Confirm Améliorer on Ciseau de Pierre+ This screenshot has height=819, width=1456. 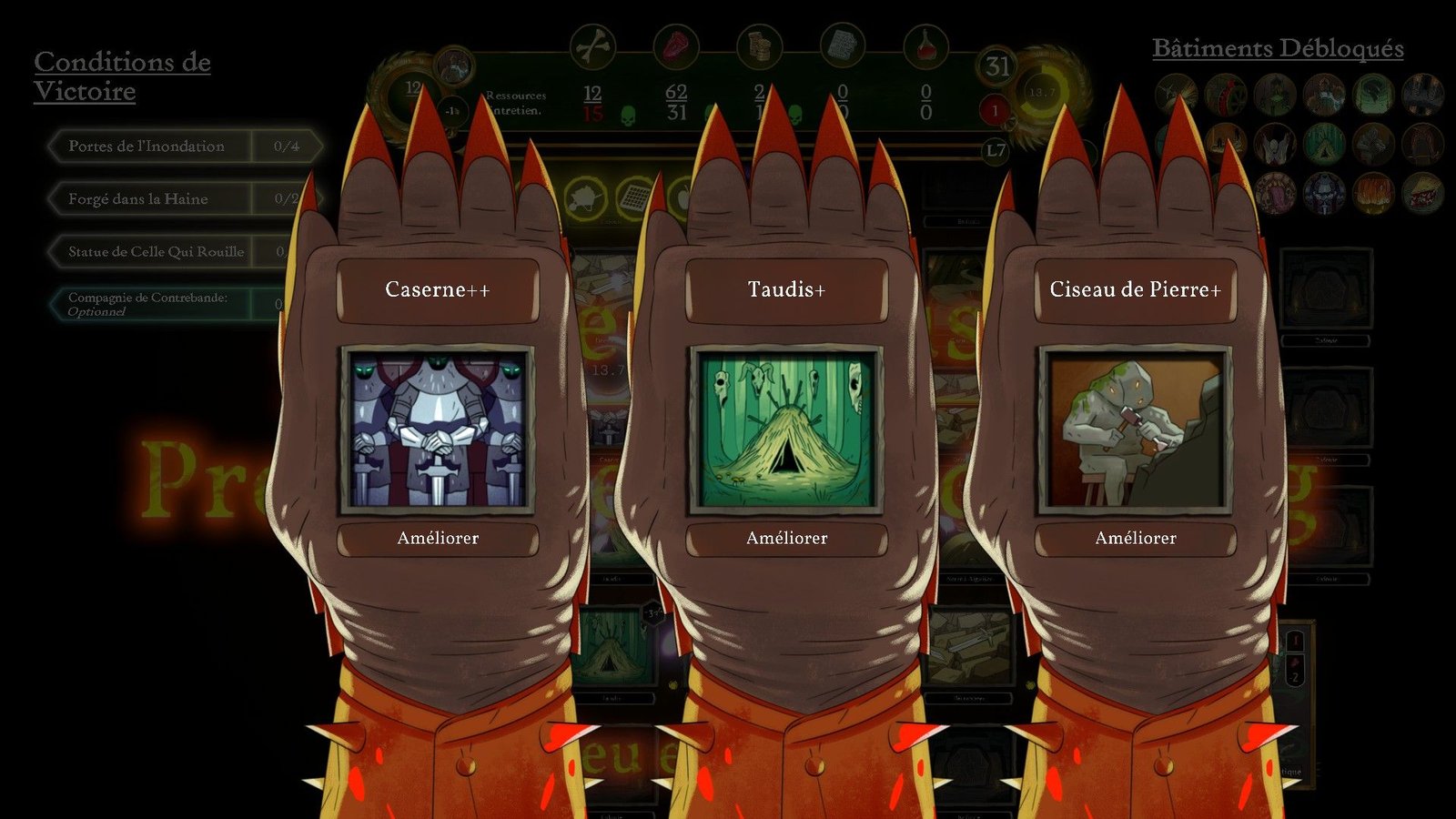point(1135,538)
